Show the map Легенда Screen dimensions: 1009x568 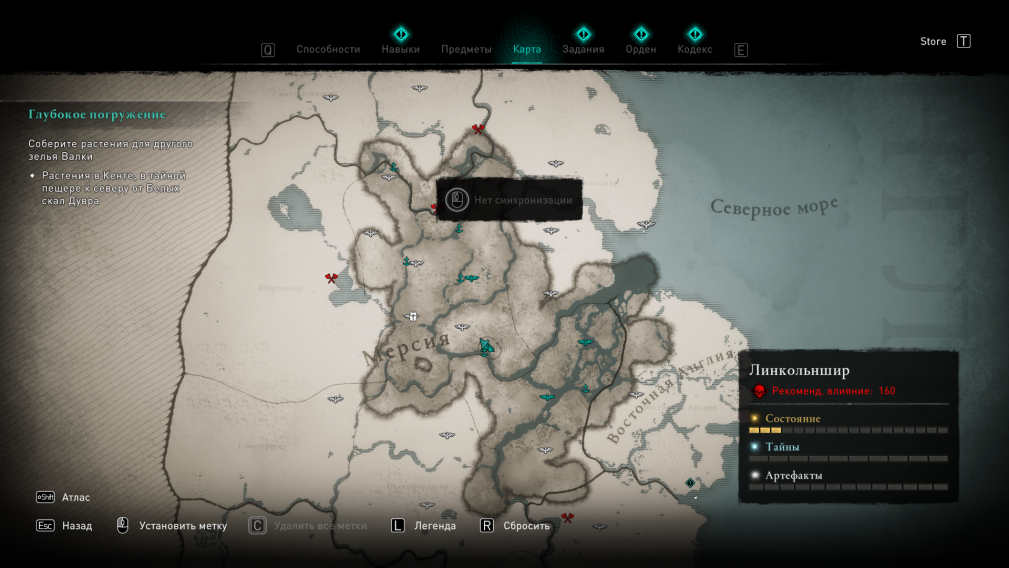coord(435,526)
